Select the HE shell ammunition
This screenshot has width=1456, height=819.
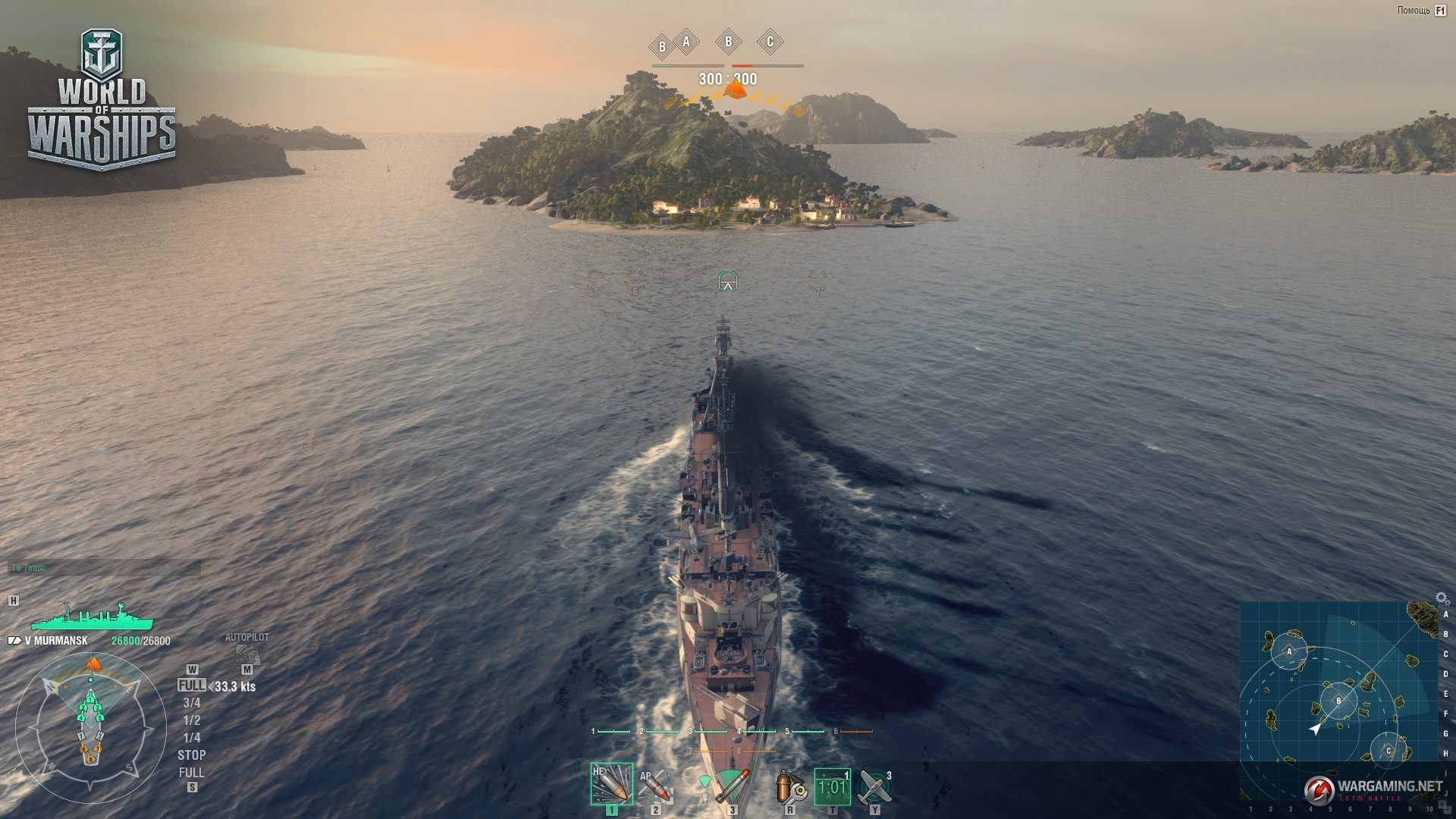611,784
